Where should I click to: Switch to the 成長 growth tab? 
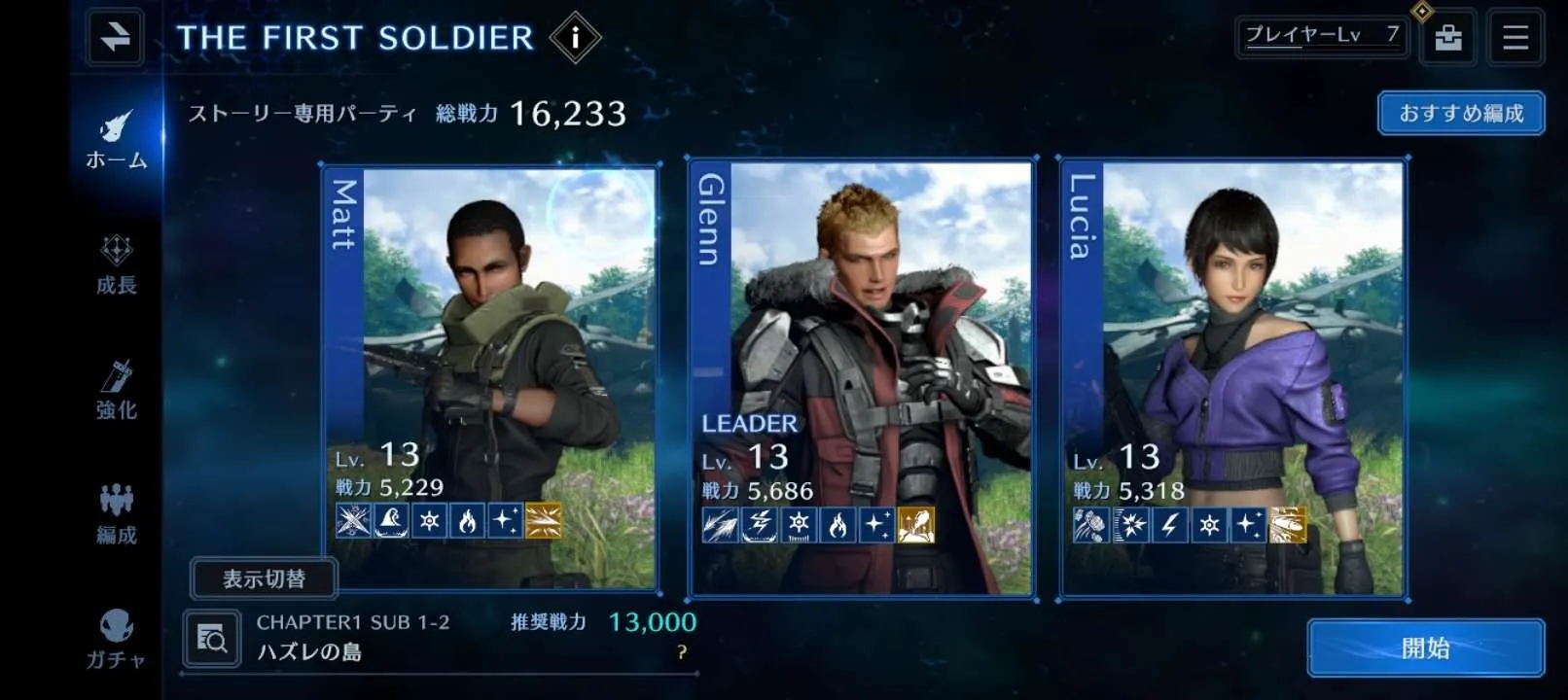pos(117,264)
